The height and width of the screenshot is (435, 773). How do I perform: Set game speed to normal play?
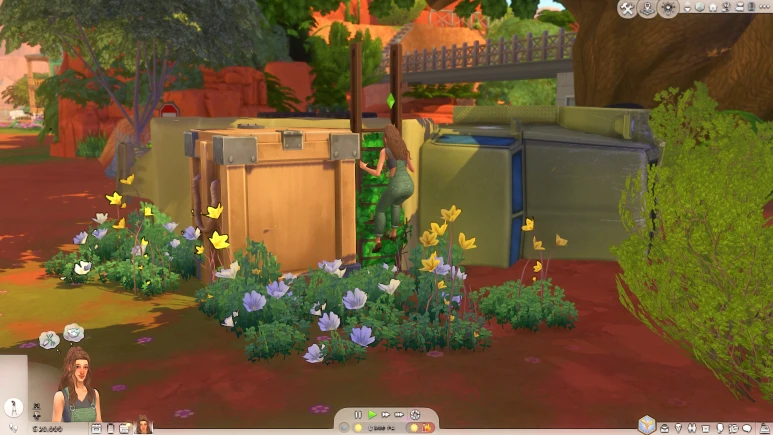click(x=372, y=414)
